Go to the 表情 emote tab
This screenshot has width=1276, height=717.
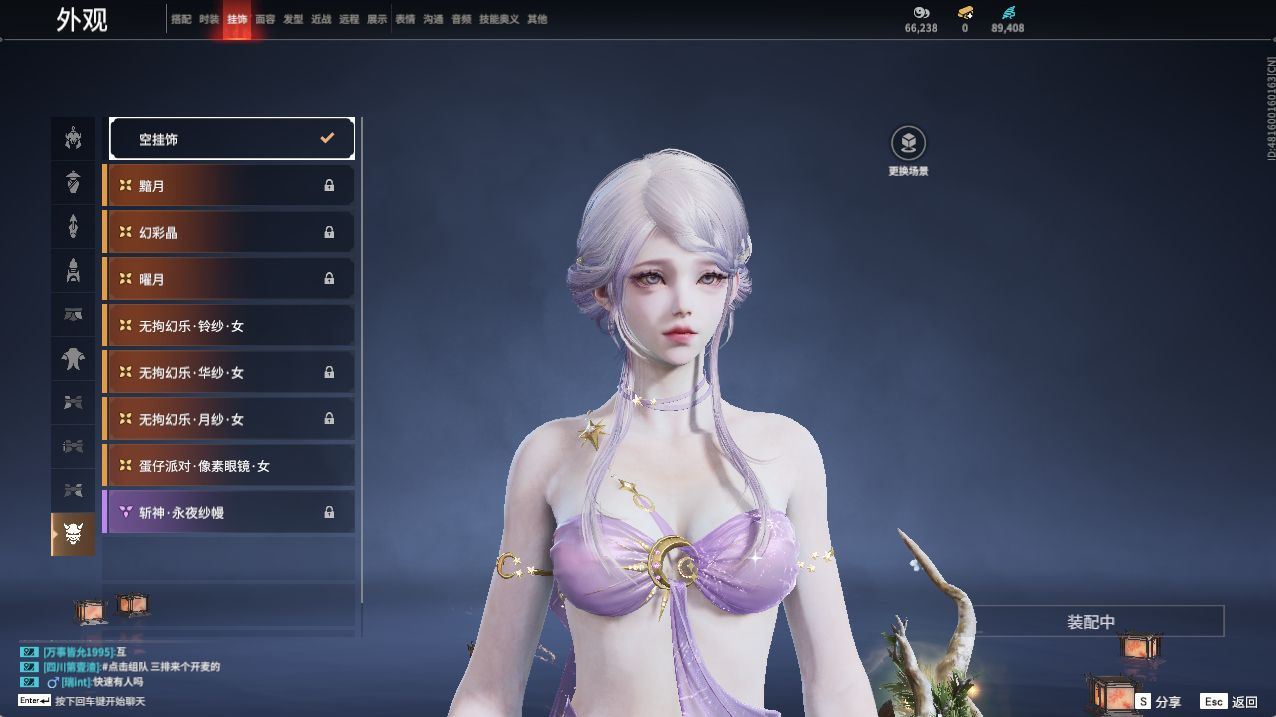point(405,19)
